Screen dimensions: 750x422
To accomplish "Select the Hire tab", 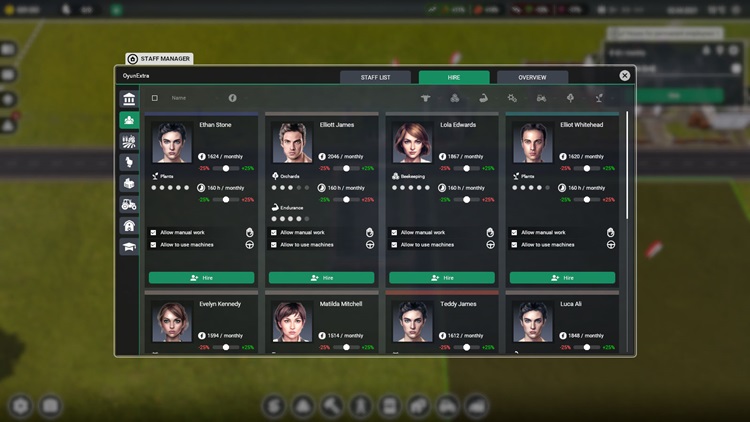I will 454,77.
